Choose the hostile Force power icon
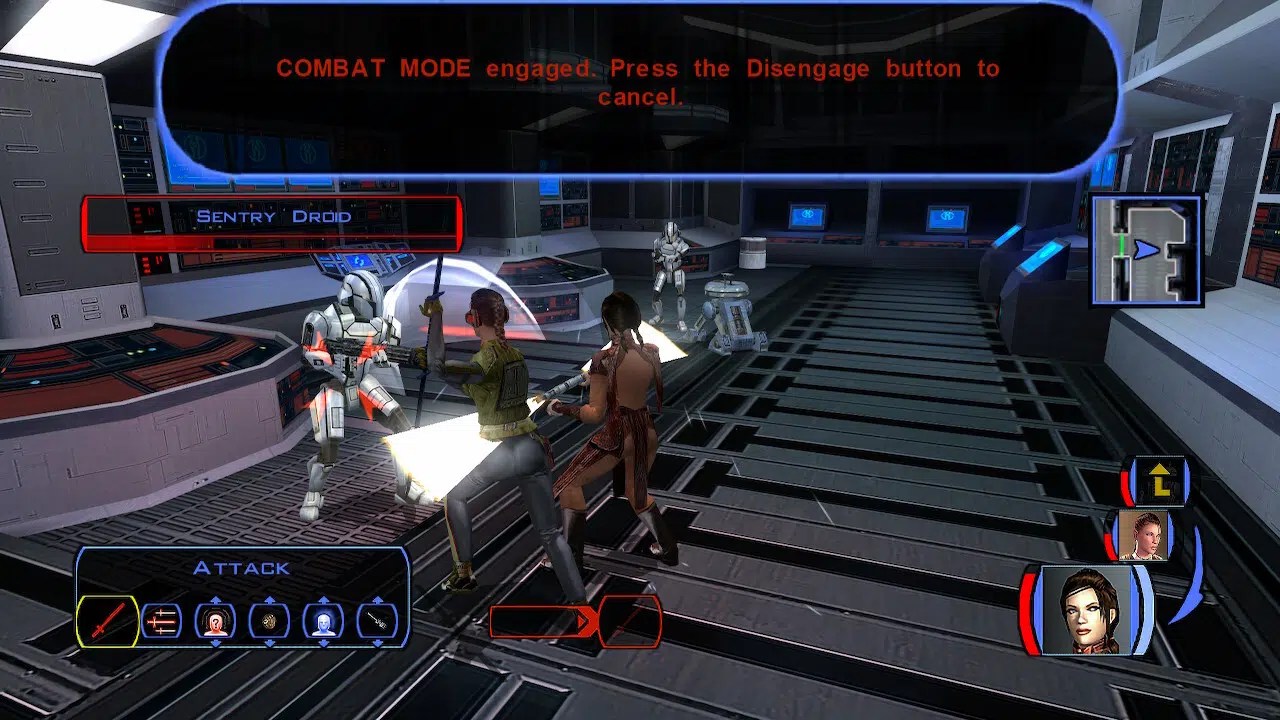Viewport: 1280px width, 720px height. (x=216, y=622)
